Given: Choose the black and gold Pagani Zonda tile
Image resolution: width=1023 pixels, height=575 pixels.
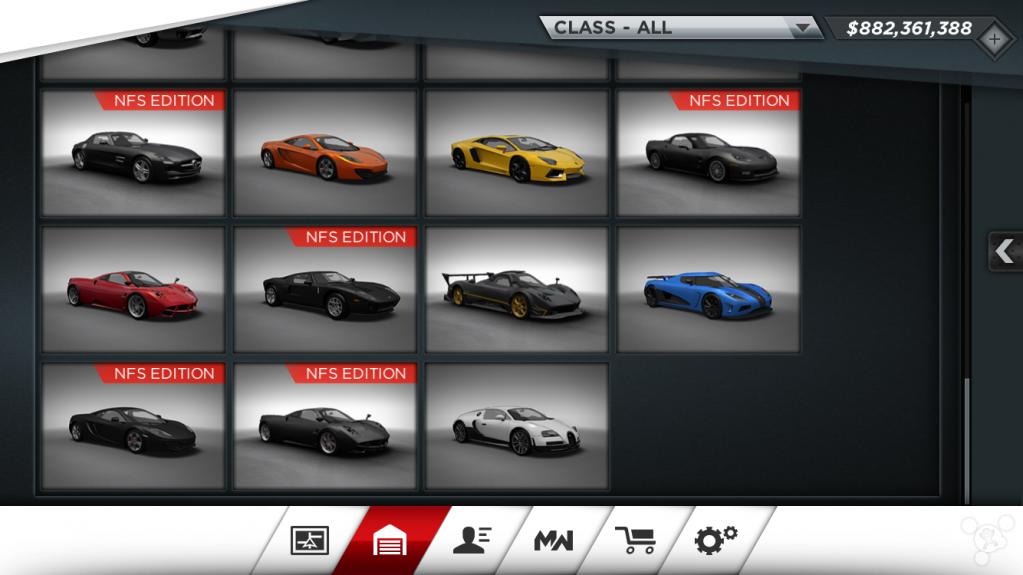Looking at the screenshot, I should tap(517, 290).
